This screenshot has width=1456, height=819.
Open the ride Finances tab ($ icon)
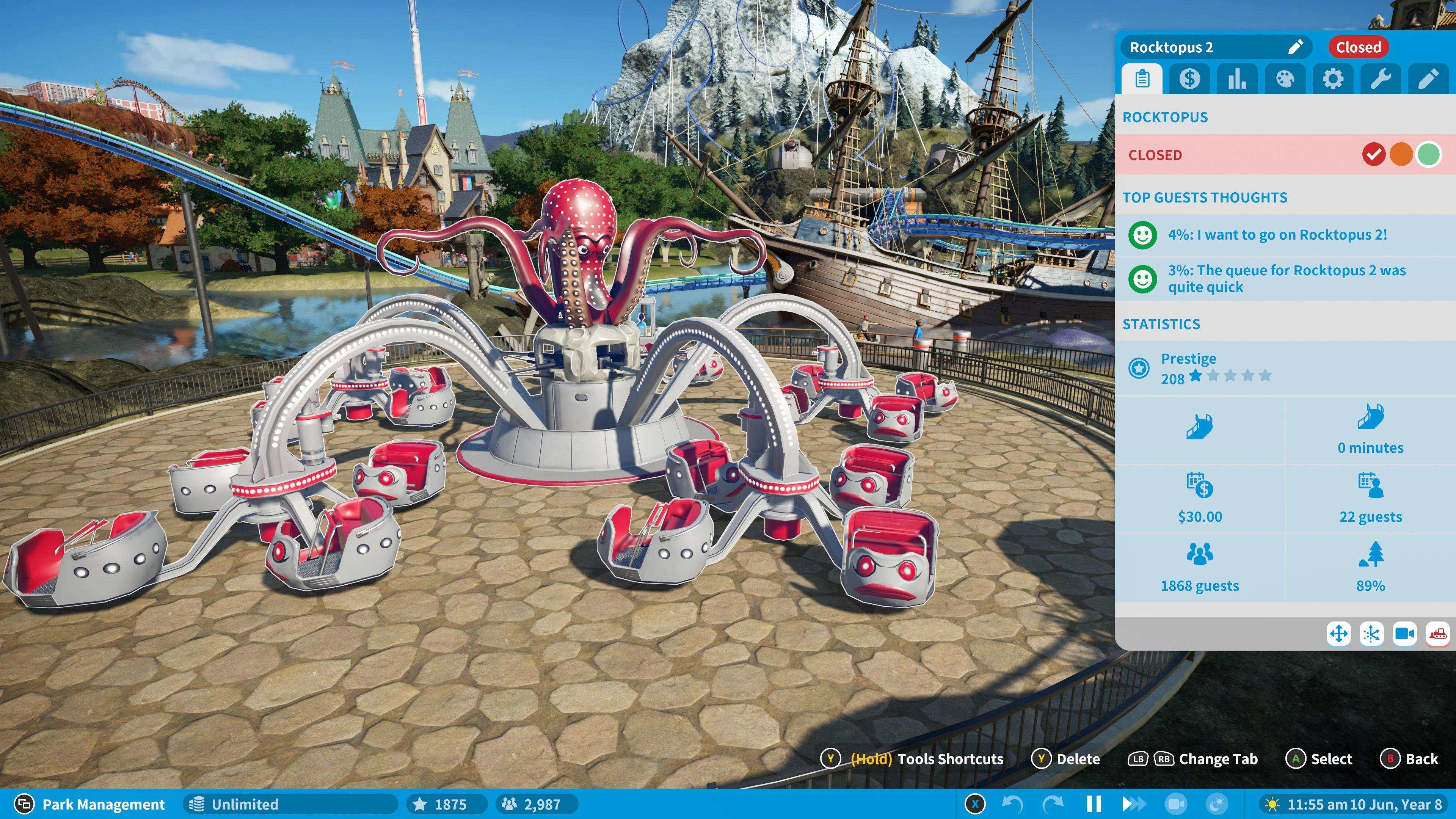[1190, 78]
